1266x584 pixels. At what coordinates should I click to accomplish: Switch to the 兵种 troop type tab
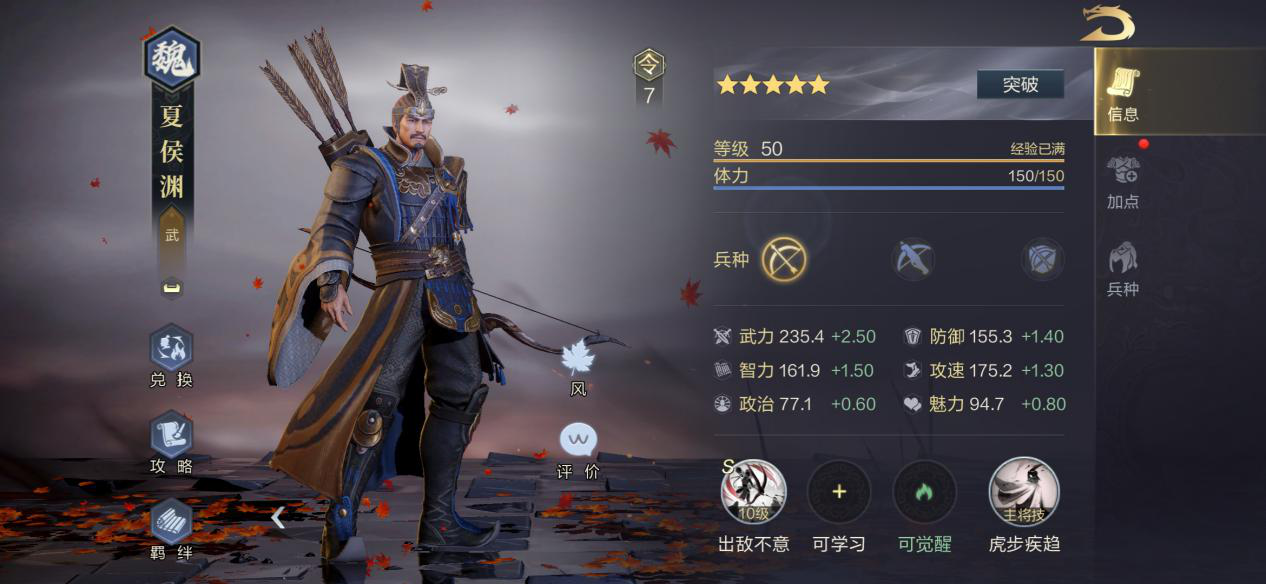tap(1123, 269)
